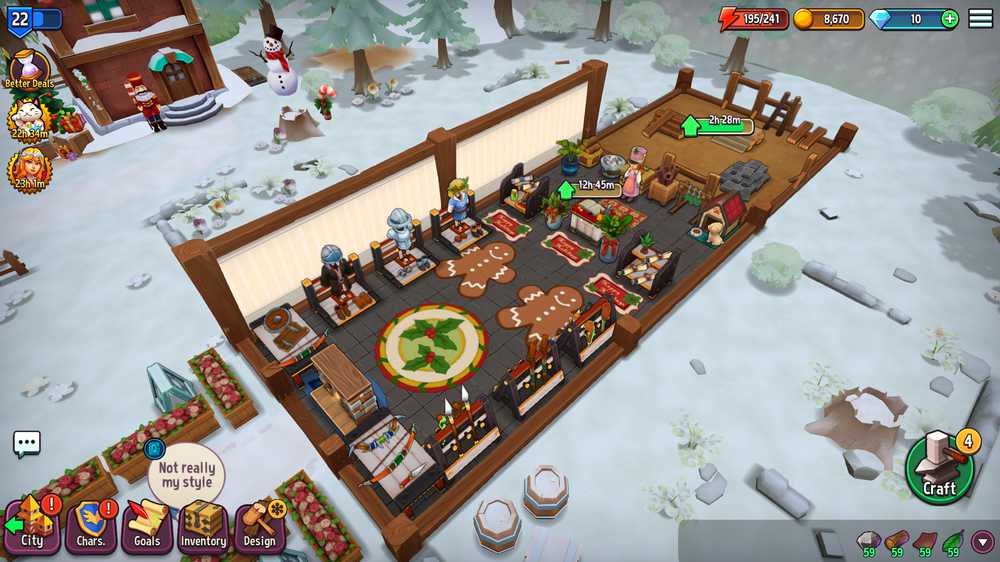The width and height of the screenshot is (1000, 562).
Task: Tap the energy lightning bolt meter
Action: pyautogui.click(x=754, y=19)
